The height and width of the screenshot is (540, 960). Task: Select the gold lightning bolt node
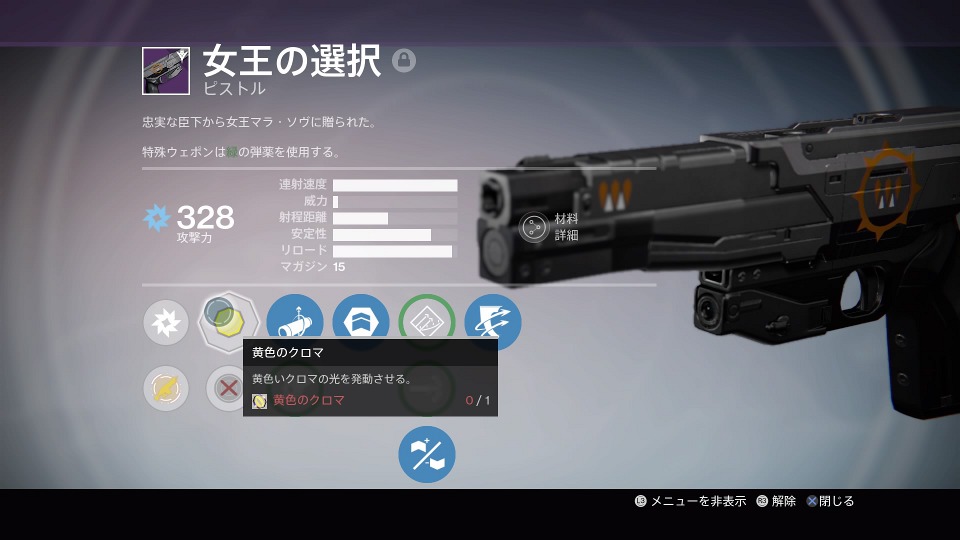pyautogui.click(x=165, y=388)
